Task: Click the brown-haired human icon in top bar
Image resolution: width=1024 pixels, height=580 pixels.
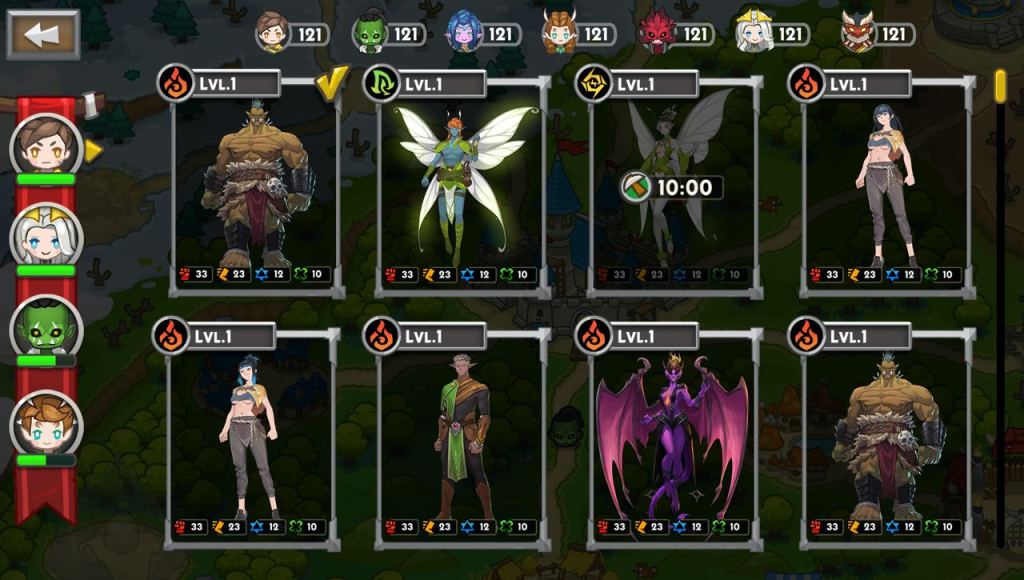Action: point(272,33)
